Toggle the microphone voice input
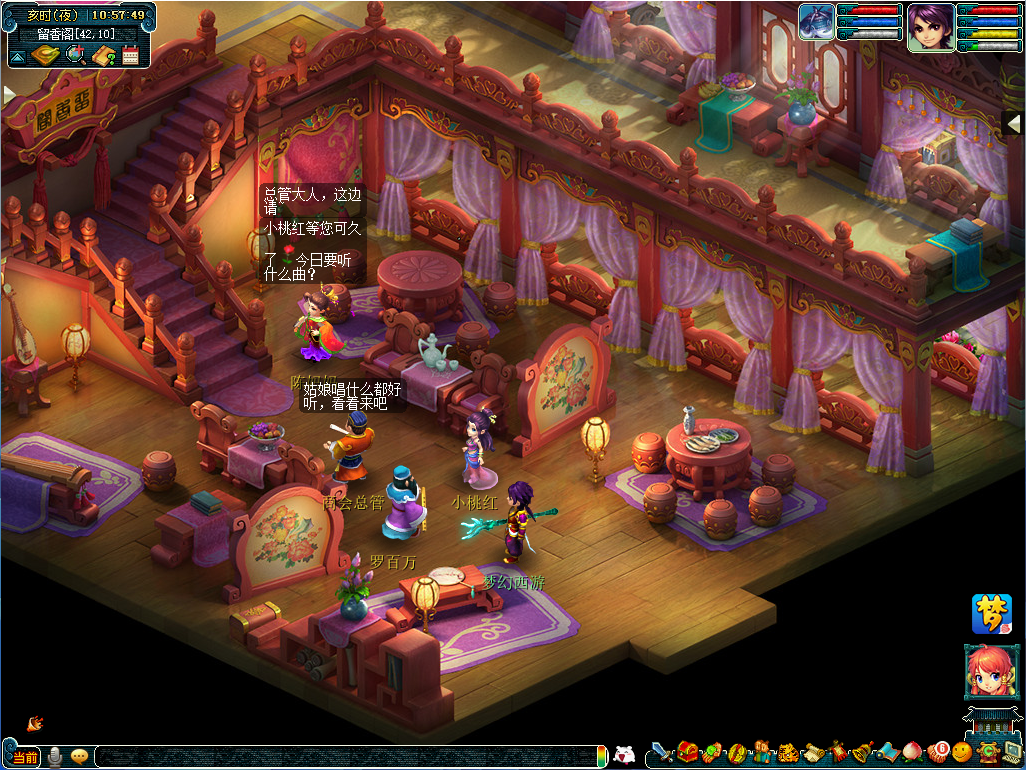The image size is (1026, 770). pos(55,757)
